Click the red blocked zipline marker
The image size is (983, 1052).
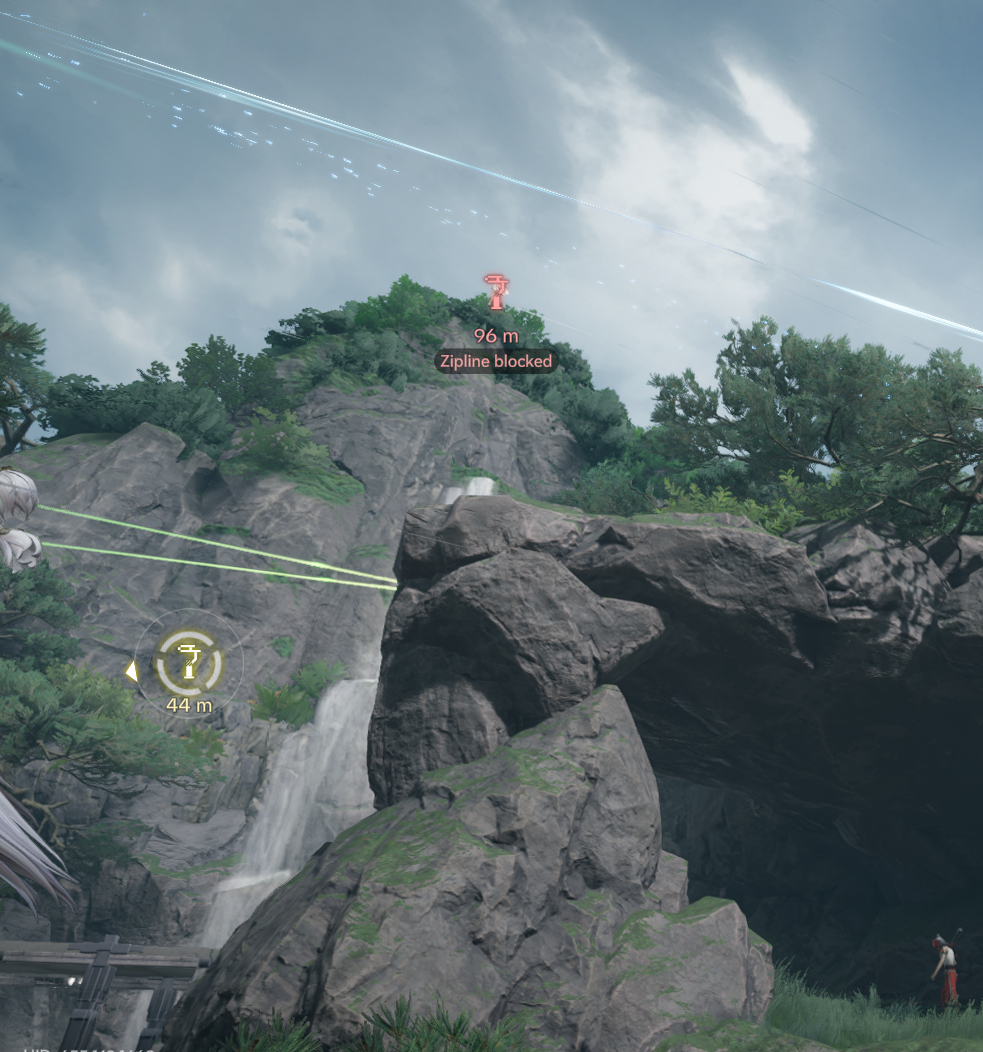[496, 293]
